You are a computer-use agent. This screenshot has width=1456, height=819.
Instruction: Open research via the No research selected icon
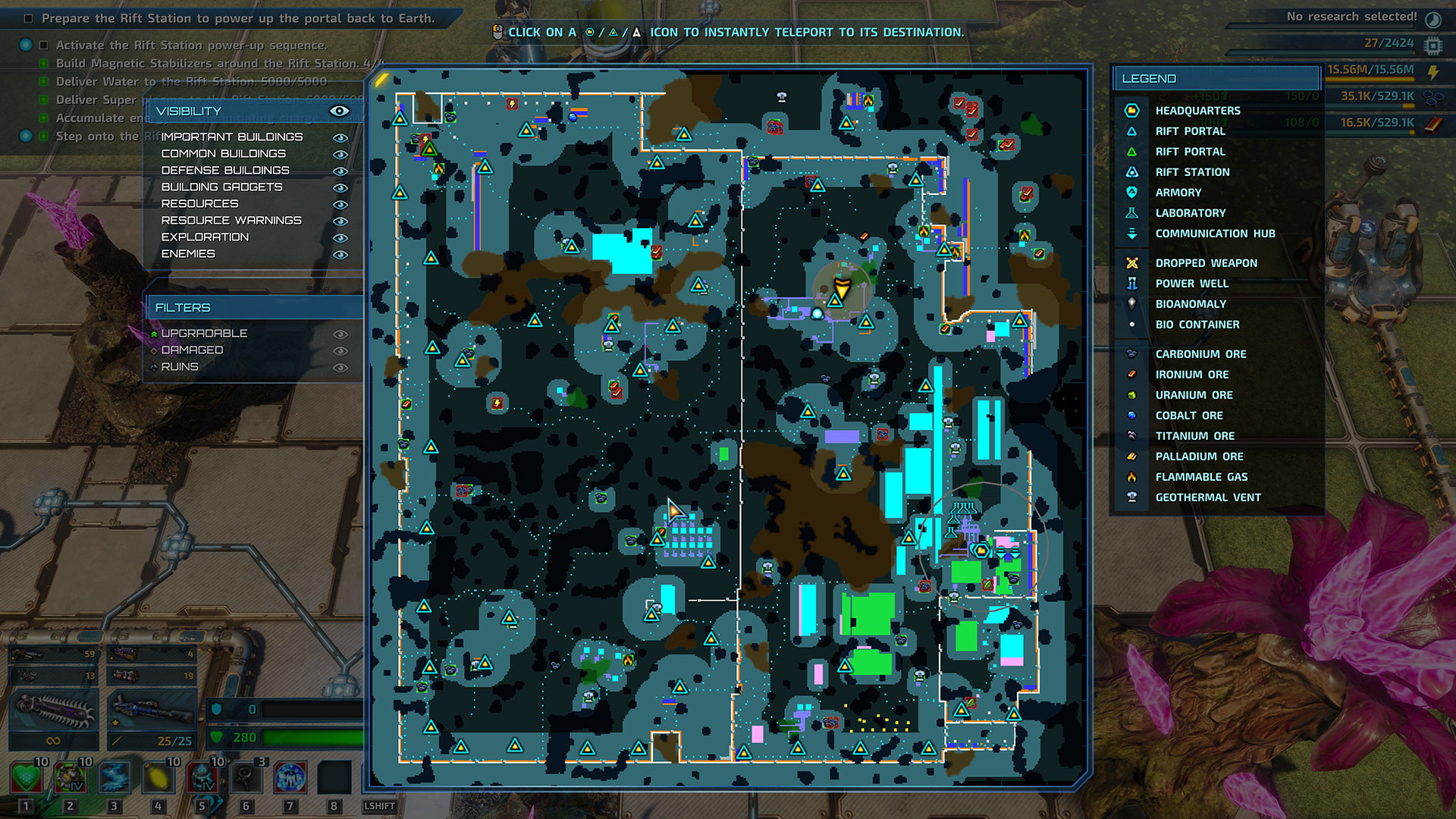1433,18
